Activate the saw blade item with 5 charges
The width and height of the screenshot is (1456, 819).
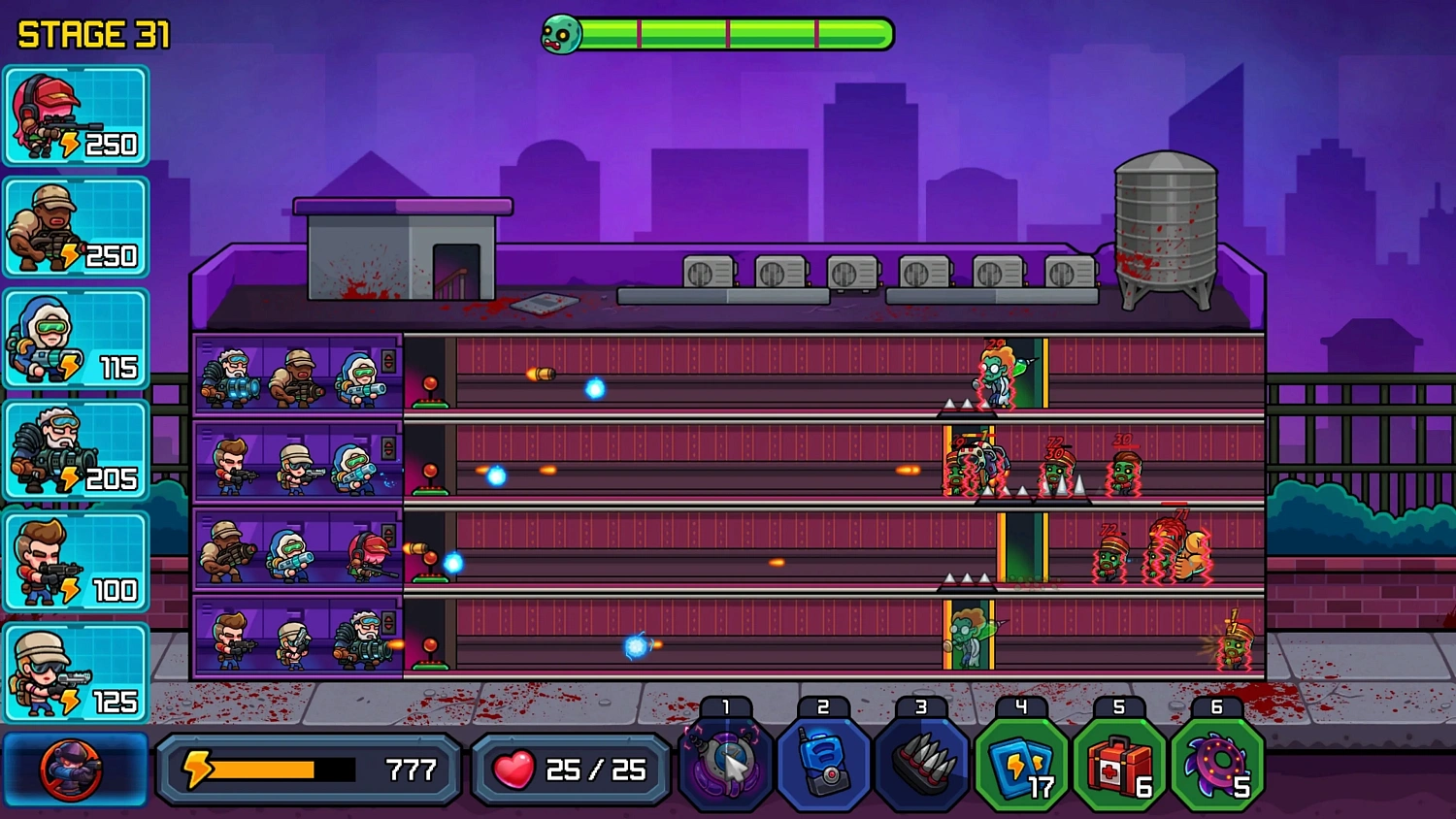(1216, 767)
